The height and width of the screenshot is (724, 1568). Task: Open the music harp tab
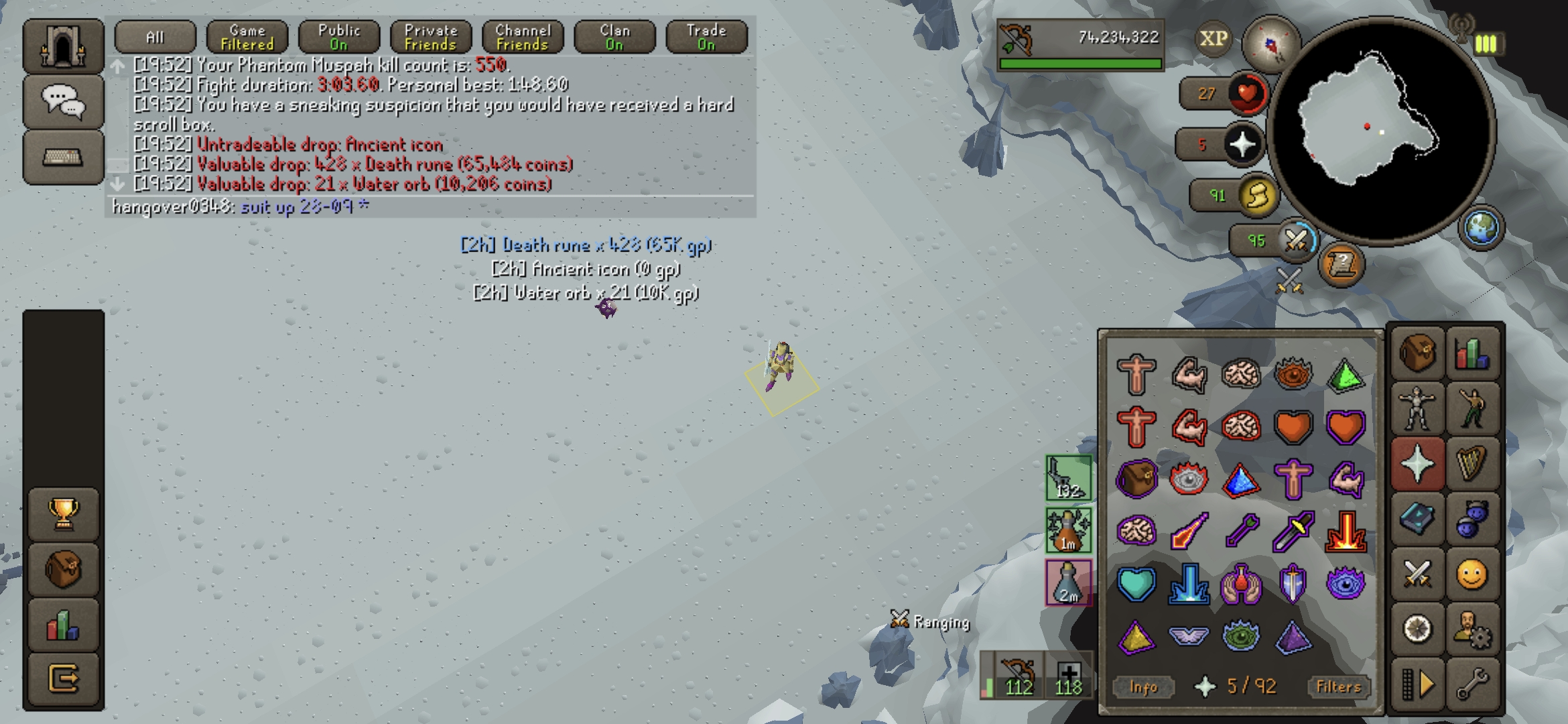coord(1472,463)
